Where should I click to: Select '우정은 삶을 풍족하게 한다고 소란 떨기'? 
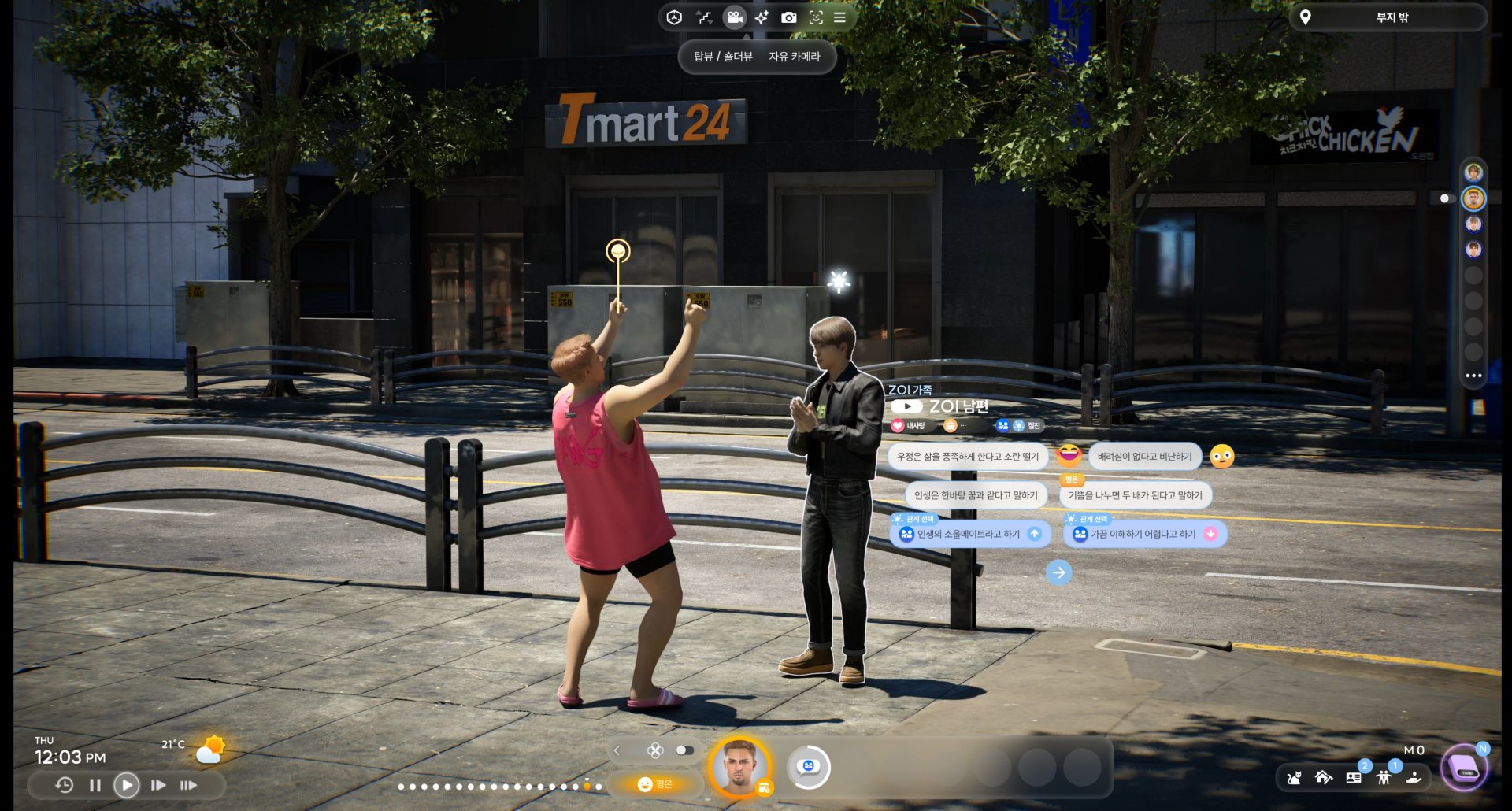point(967,457)
